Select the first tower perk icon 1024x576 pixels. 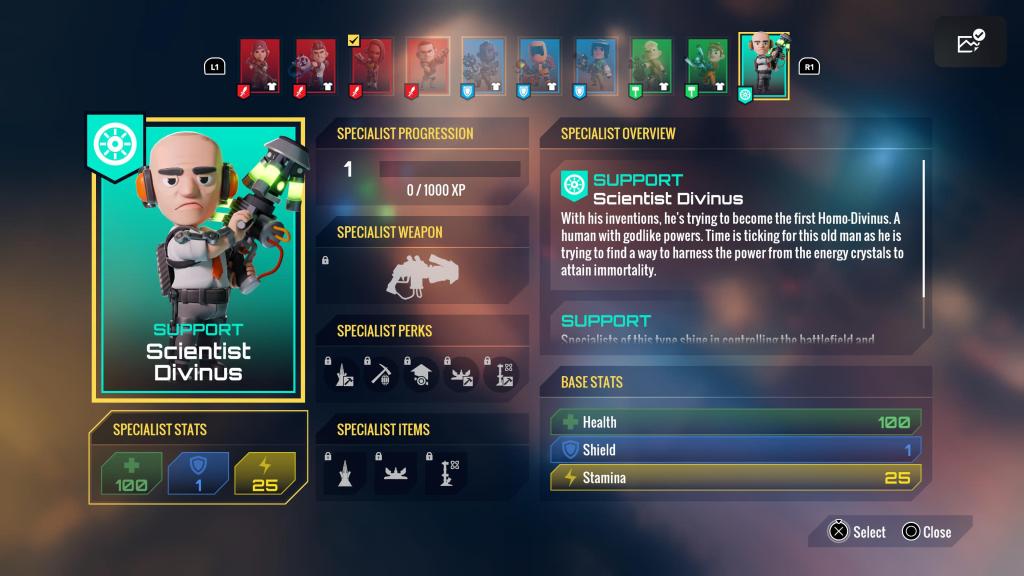342,373
